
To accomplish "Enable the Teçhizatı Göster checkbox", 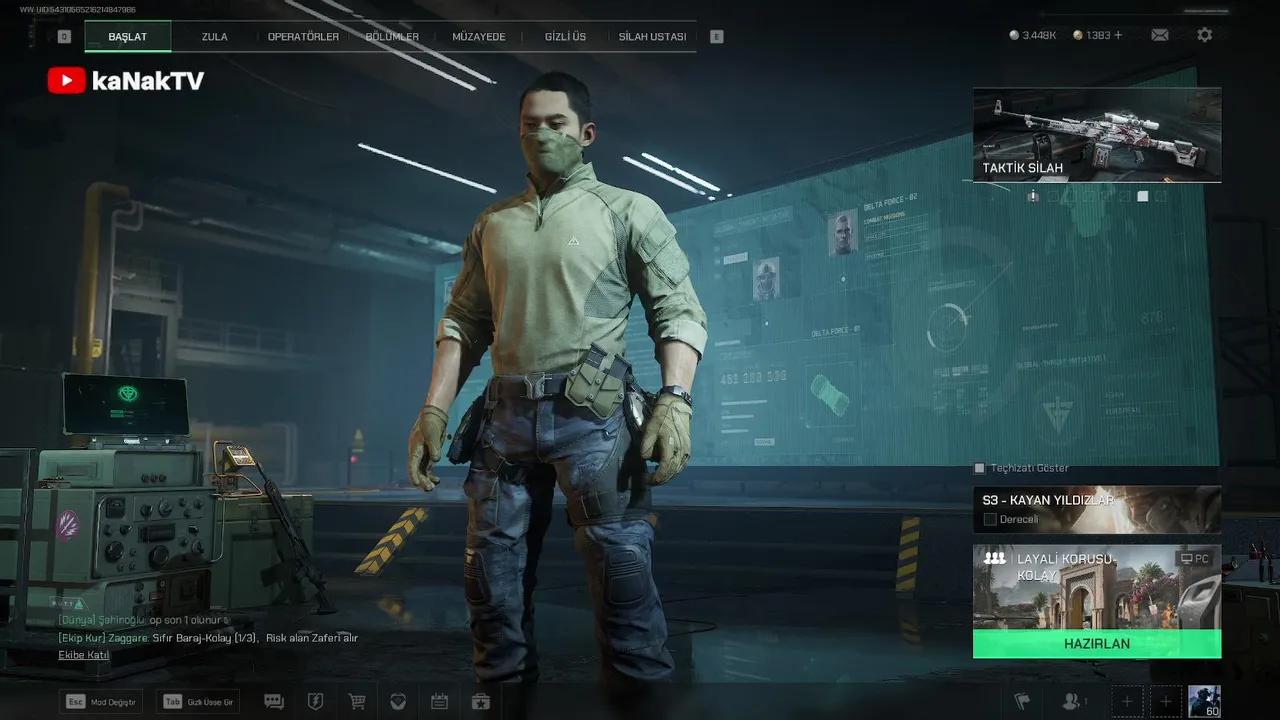I will point(977,467).
